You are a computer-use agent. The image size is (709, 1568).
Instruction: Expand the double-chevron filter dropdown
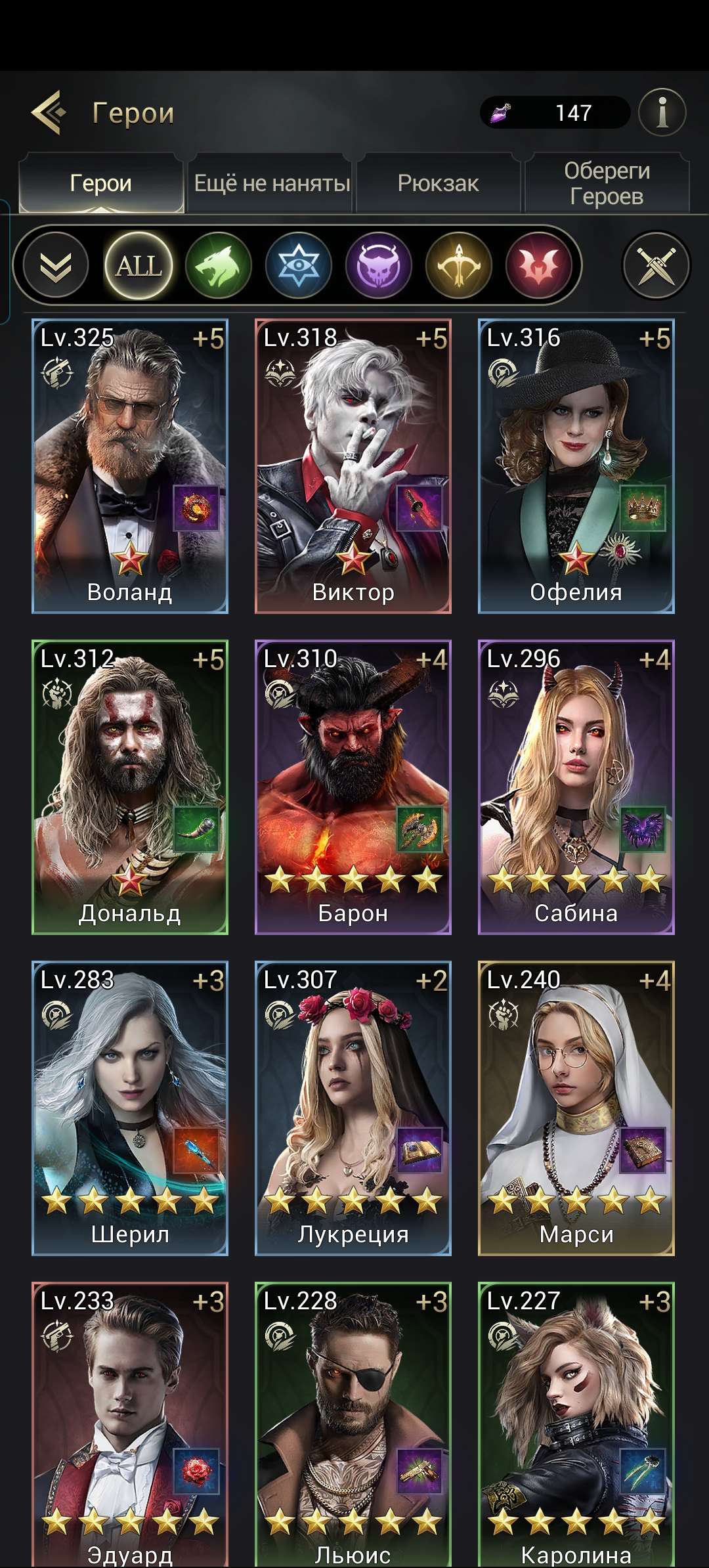point(56,265)
